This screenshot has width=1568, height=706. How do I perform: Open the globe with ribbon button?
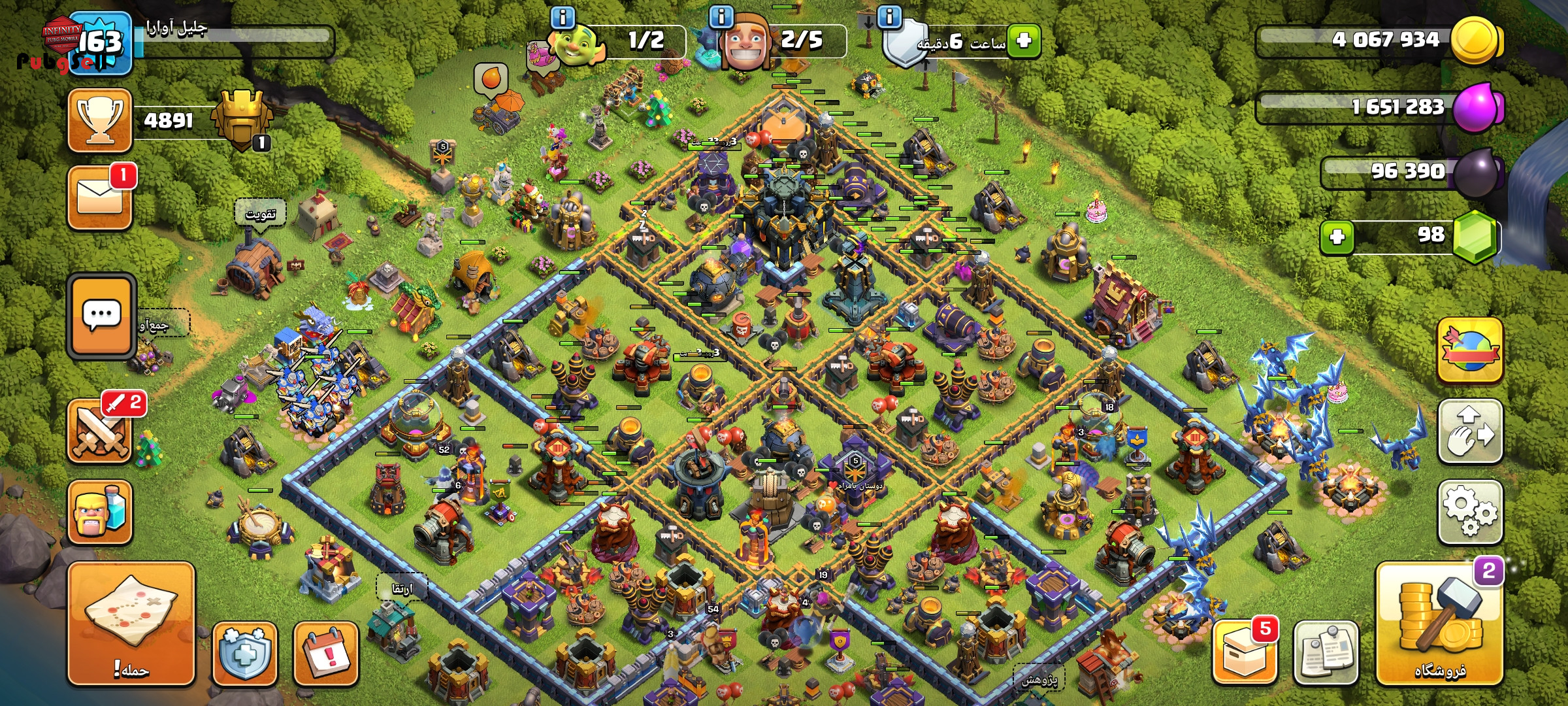point(1470,351)
